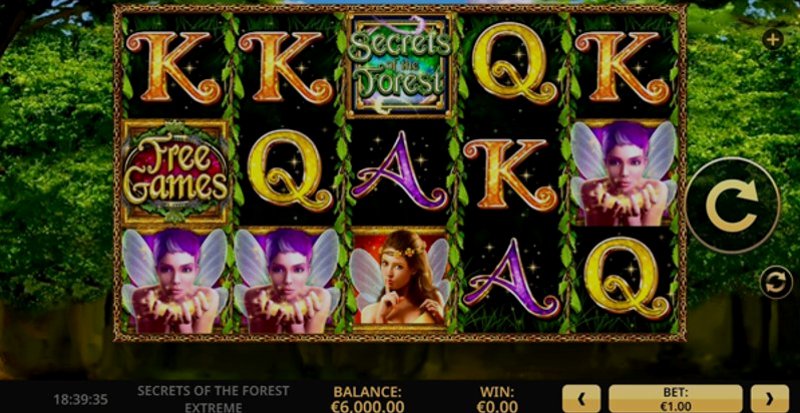This screenshot has width=800, height=413.
Task: Open the plus icon menu
Action: (x=772, y=40)
